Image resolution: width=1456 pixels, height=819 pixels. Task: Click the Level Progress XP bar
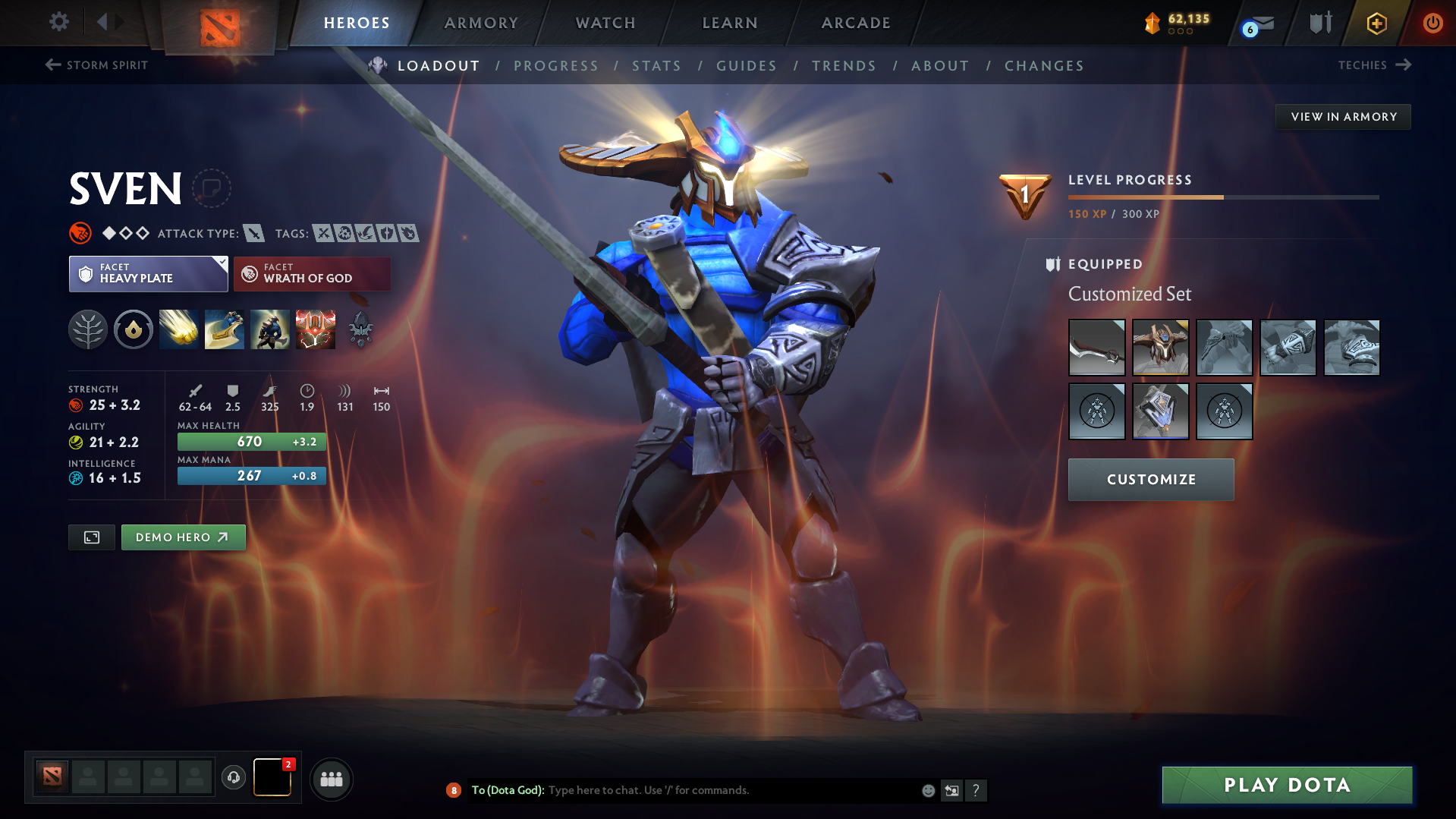pyautogui.click(x=1222, y=196)
